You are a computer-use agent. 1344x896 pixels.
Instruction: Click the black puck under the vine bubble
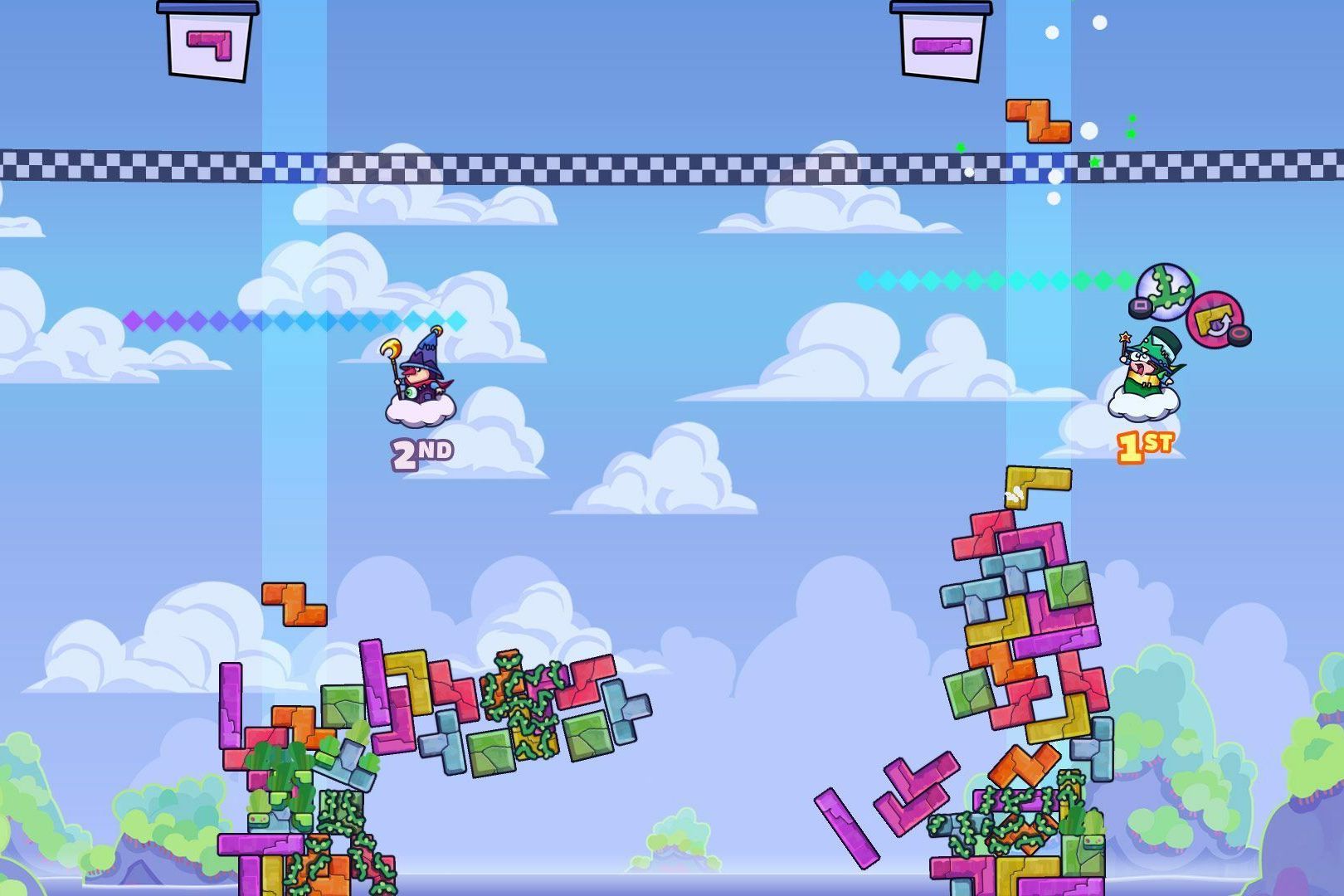click(x=1140, y=309)
